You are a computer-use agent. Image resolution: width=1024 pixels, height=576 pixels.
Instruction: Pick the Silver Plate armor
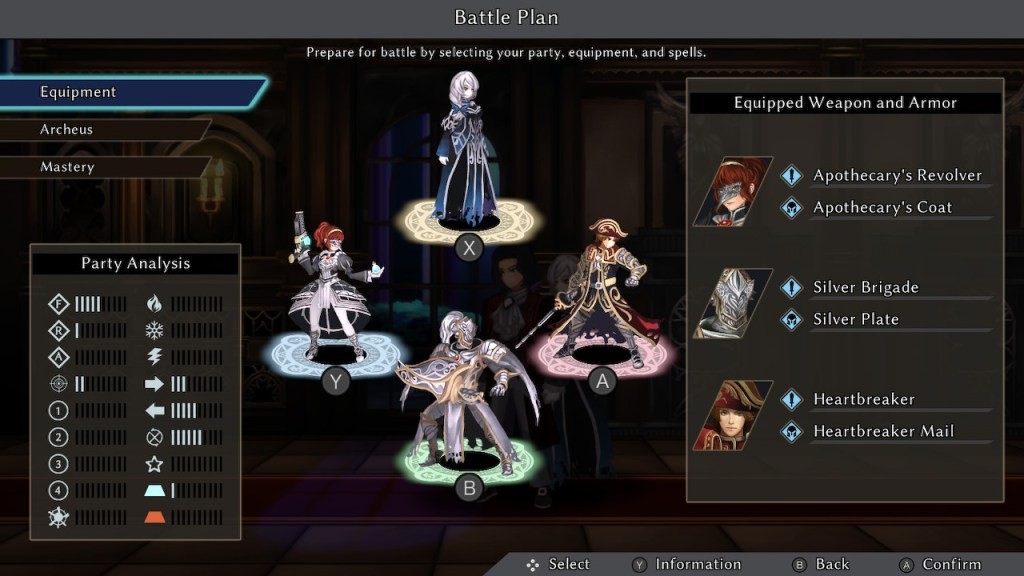(855, 320)
